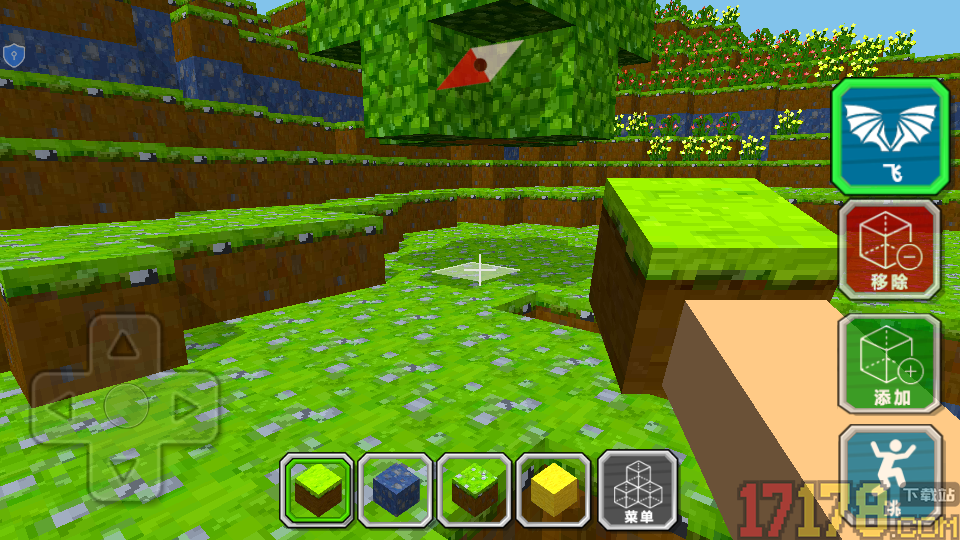Image resolution: width=960 pixels, height=540 pixels.
Task: Click the faint blue shield icon
Action: [12, 56]
